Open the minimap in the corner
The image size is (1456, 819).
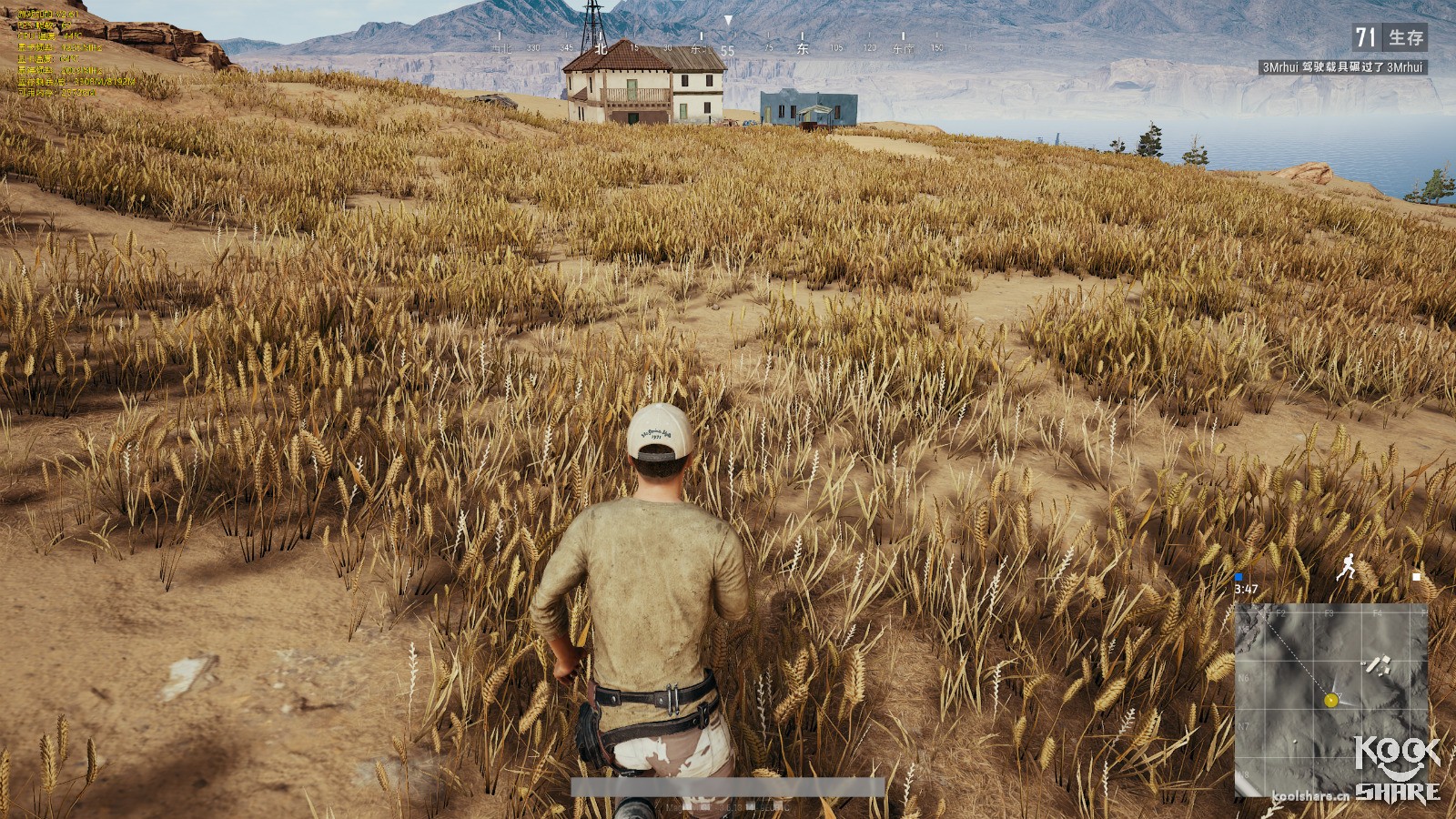pyautogui.click(x=1330, y=700)
